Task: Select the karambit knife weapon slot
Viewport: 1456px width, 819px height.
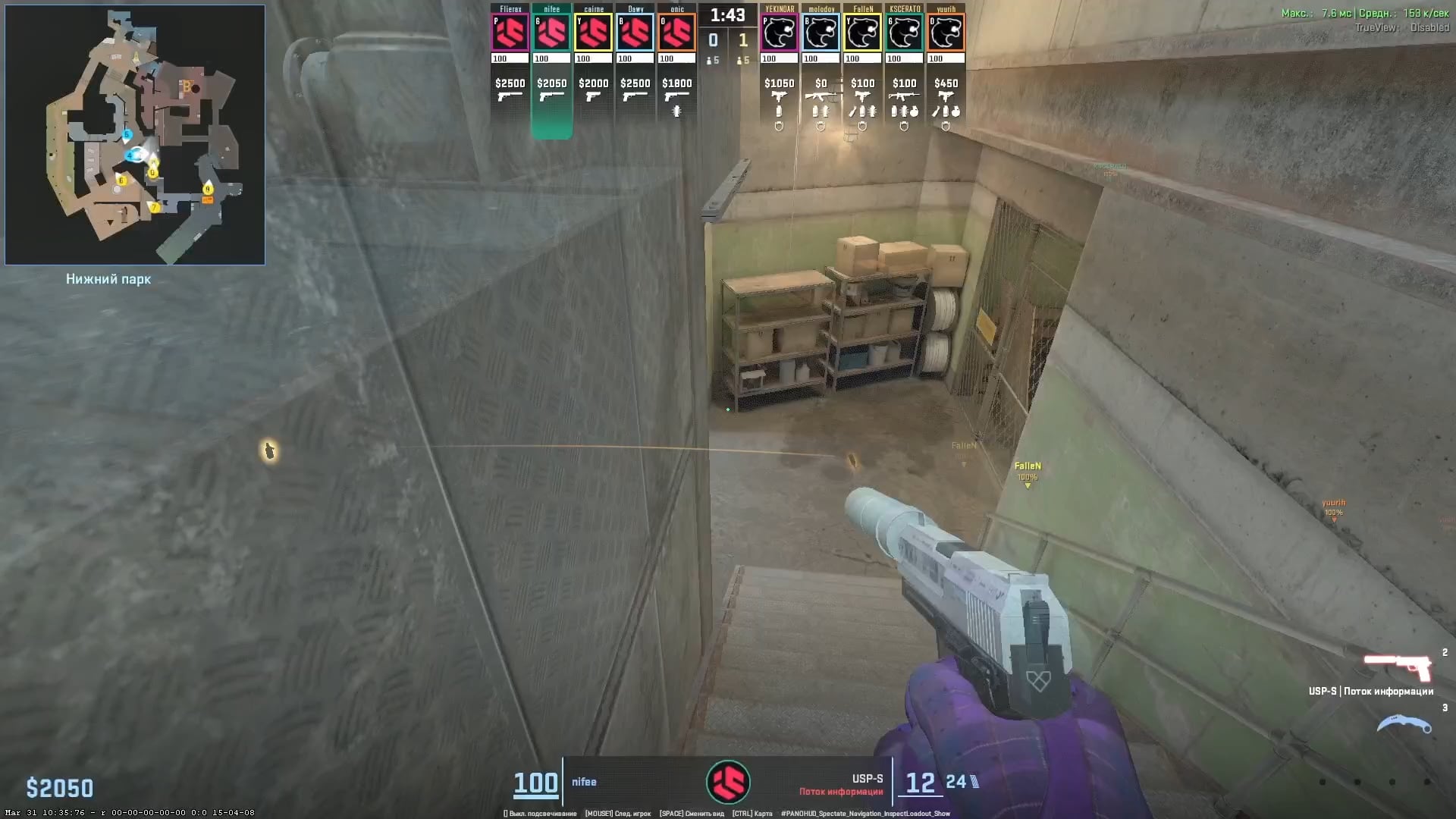Action: click(x=1404, y=724)
